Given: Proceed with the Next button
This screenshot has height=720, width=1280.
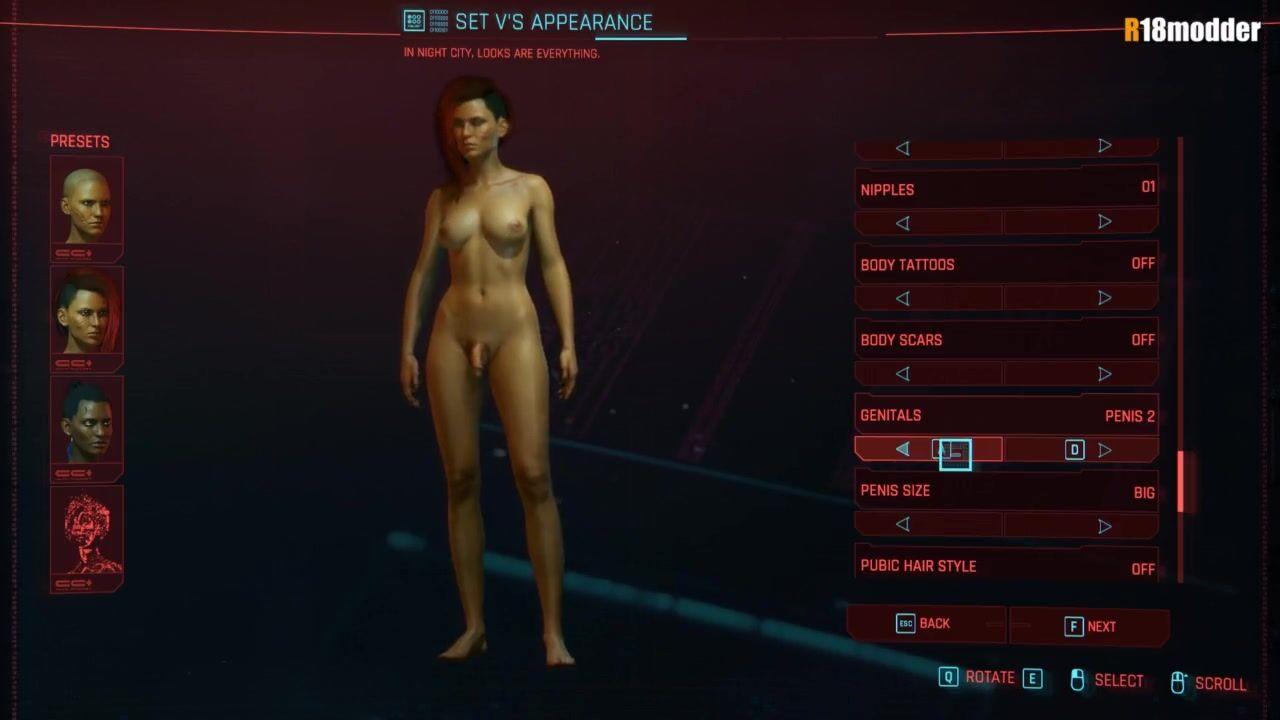Looking at the screenshot, I should click(1090, 627).
